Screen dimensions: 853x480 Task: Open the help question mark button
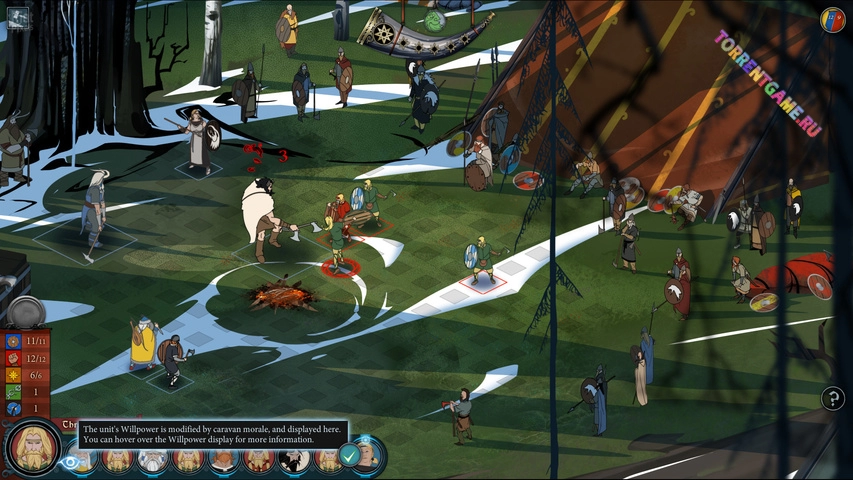[x=832, y=399]
